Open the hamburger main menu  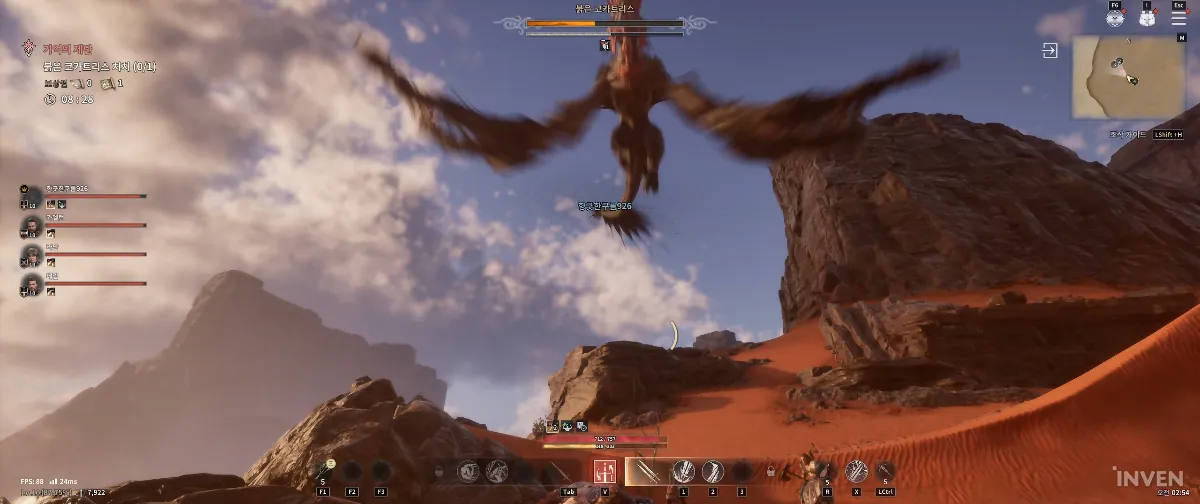[1179, 17]
